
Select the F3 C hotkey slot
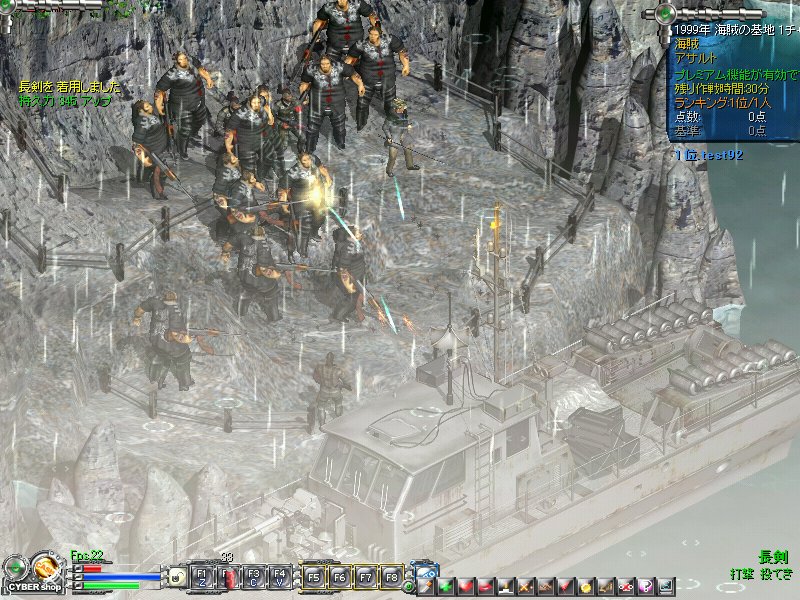coord(254,577)
